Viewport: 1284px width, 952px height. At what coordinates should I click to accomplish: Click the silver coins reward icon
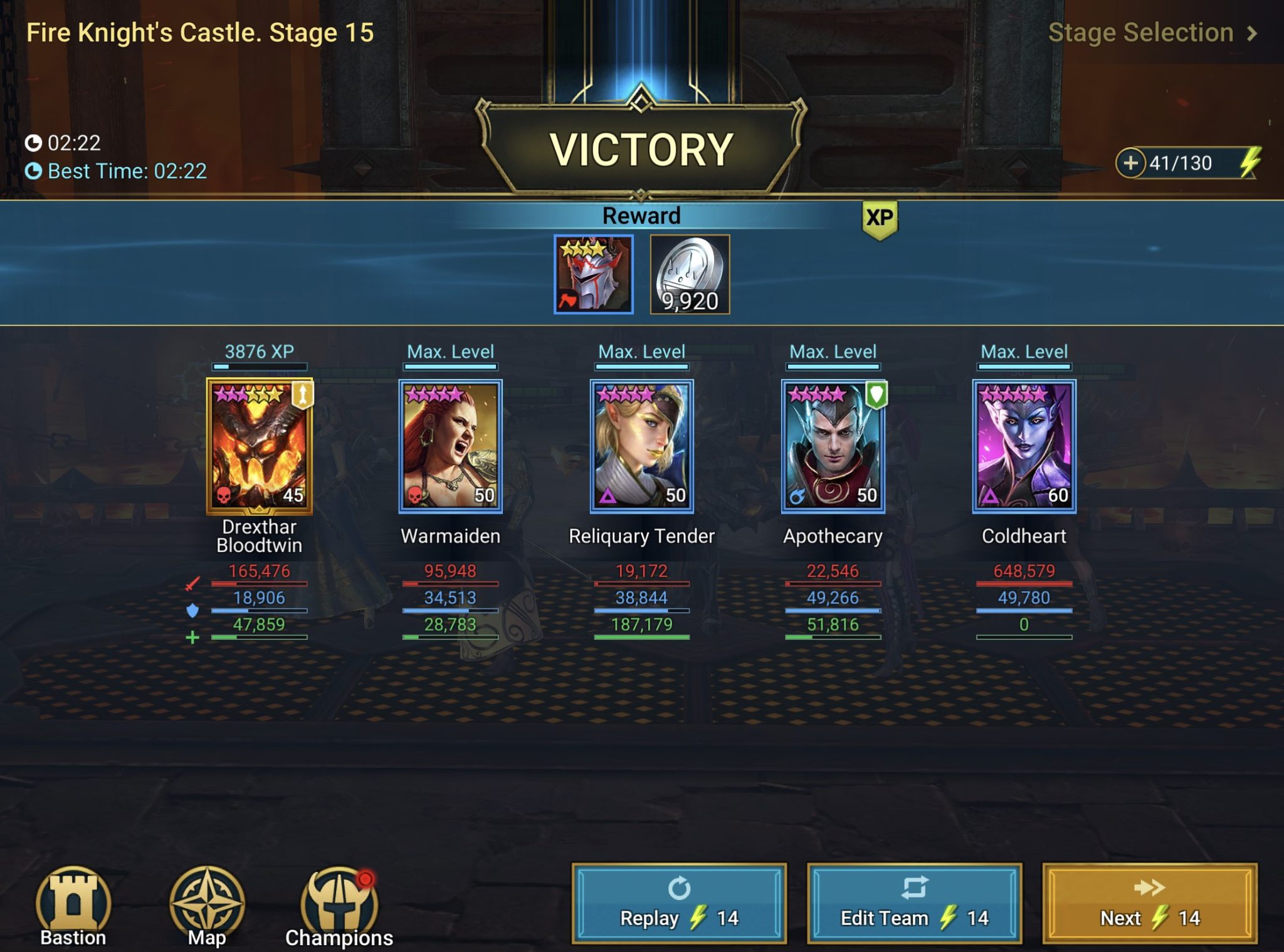[x=690, y=276]
